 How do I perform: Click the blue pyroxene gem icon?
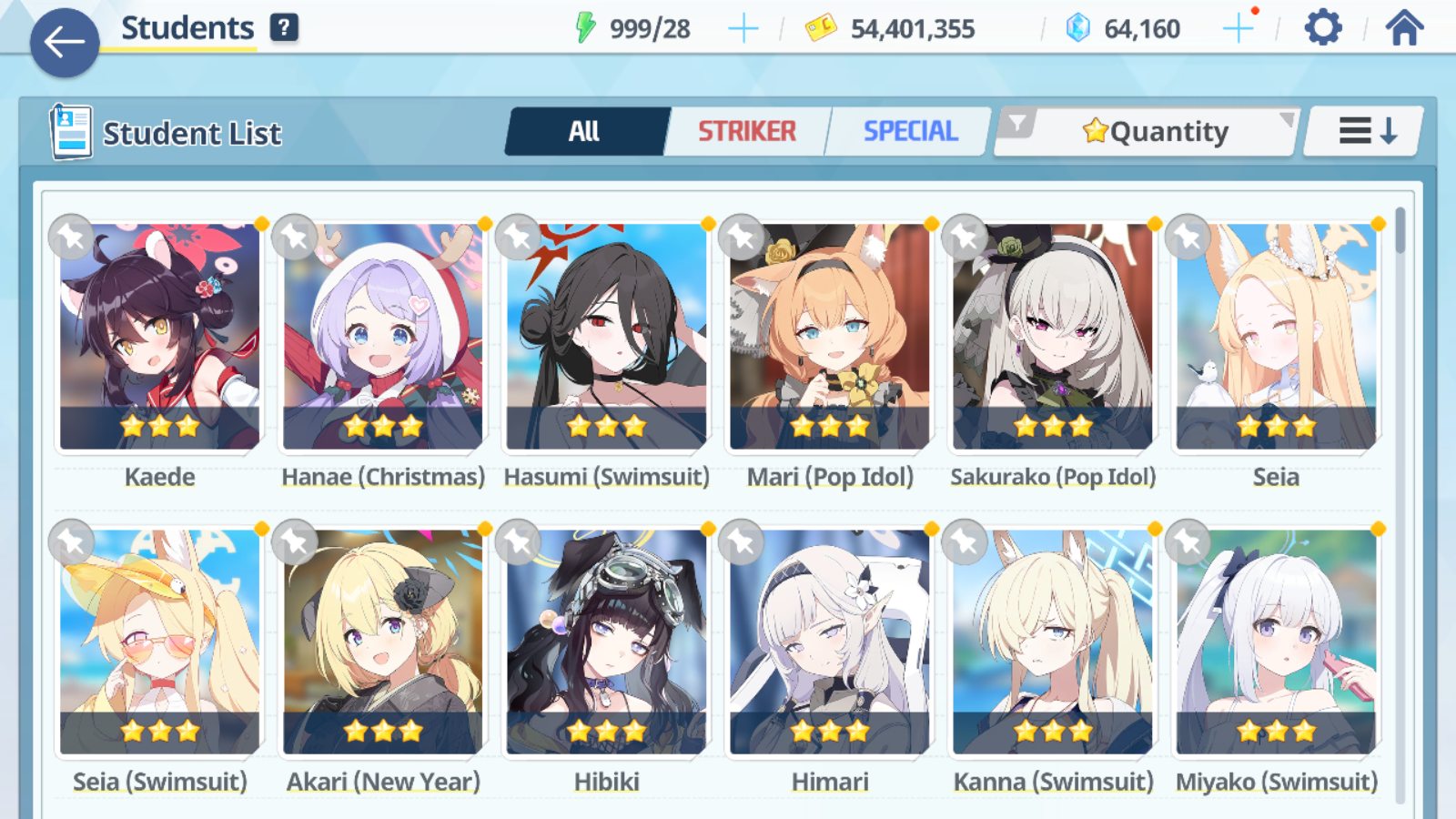click(1079, 26)
